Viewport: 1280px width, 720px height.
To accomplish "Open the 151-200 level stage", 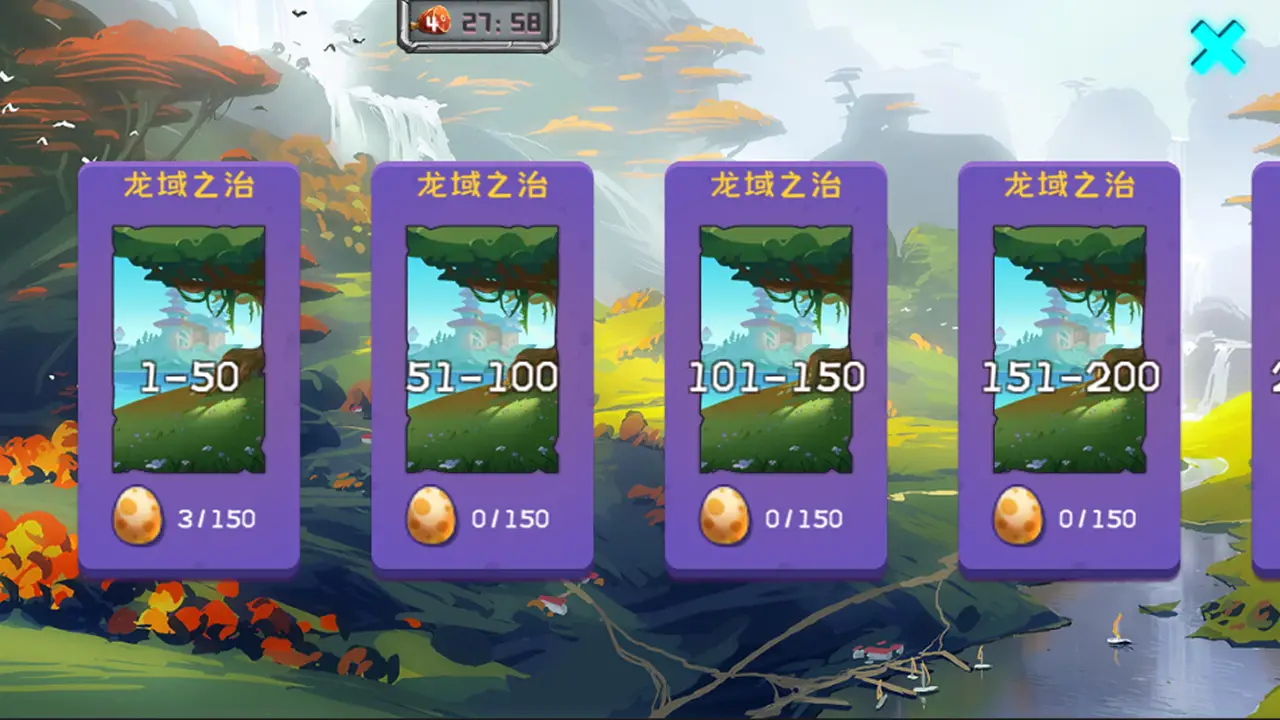I will point(1069,370).
